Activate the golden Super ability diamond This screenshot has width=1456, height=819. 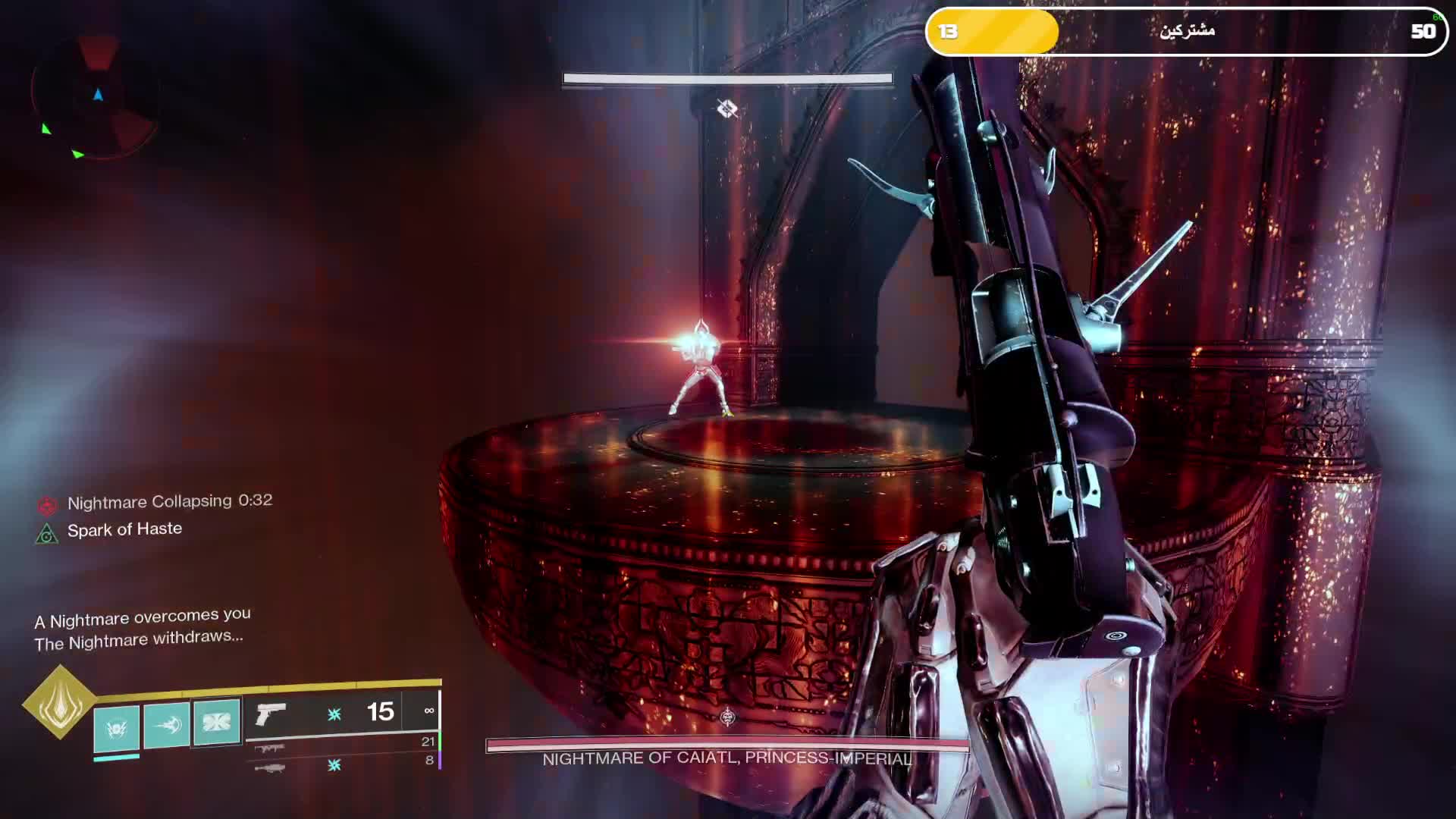click(x=59, y=702)
